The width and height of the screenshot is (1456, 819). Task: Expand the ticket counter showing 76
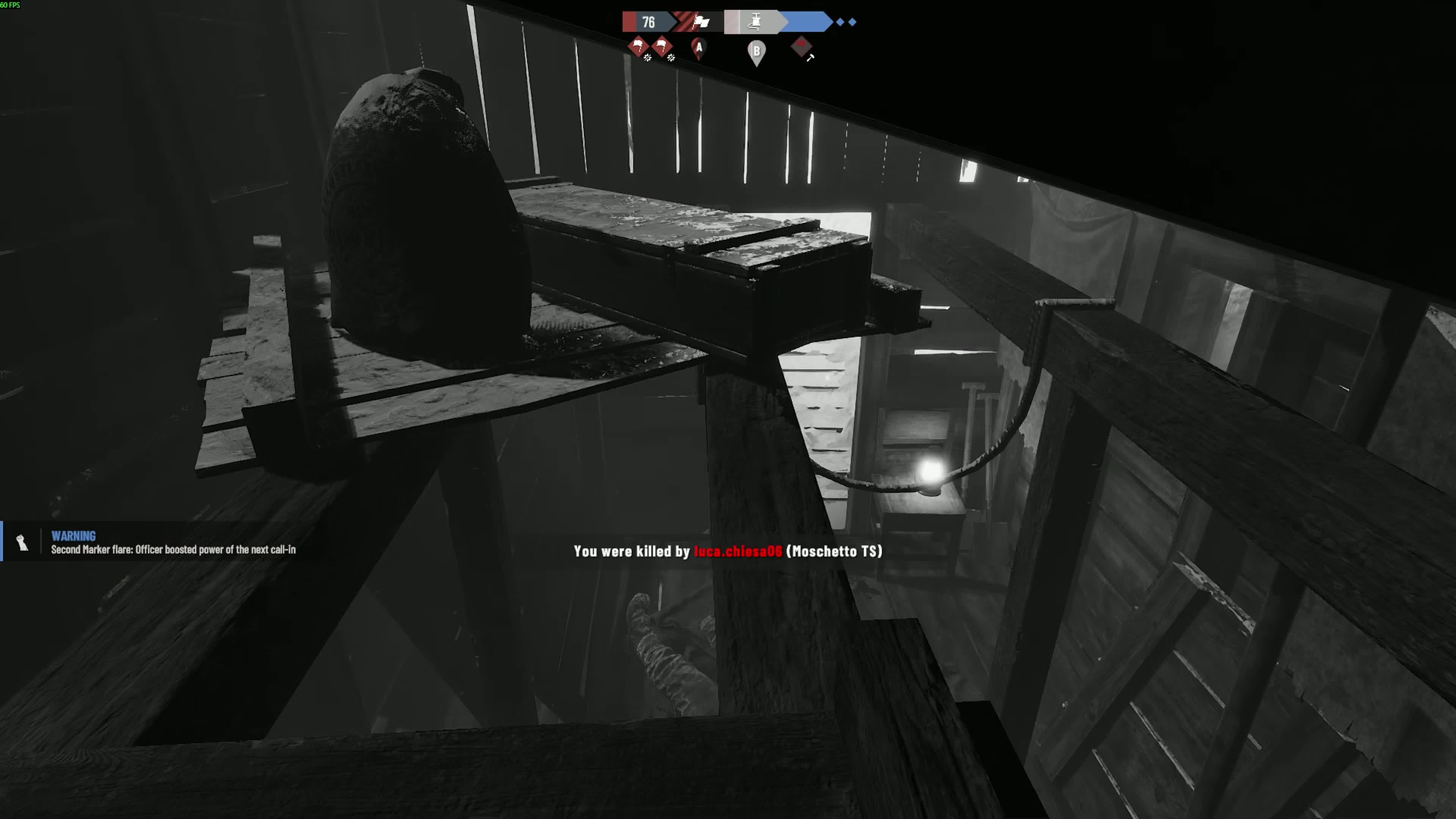coord(648,22)
